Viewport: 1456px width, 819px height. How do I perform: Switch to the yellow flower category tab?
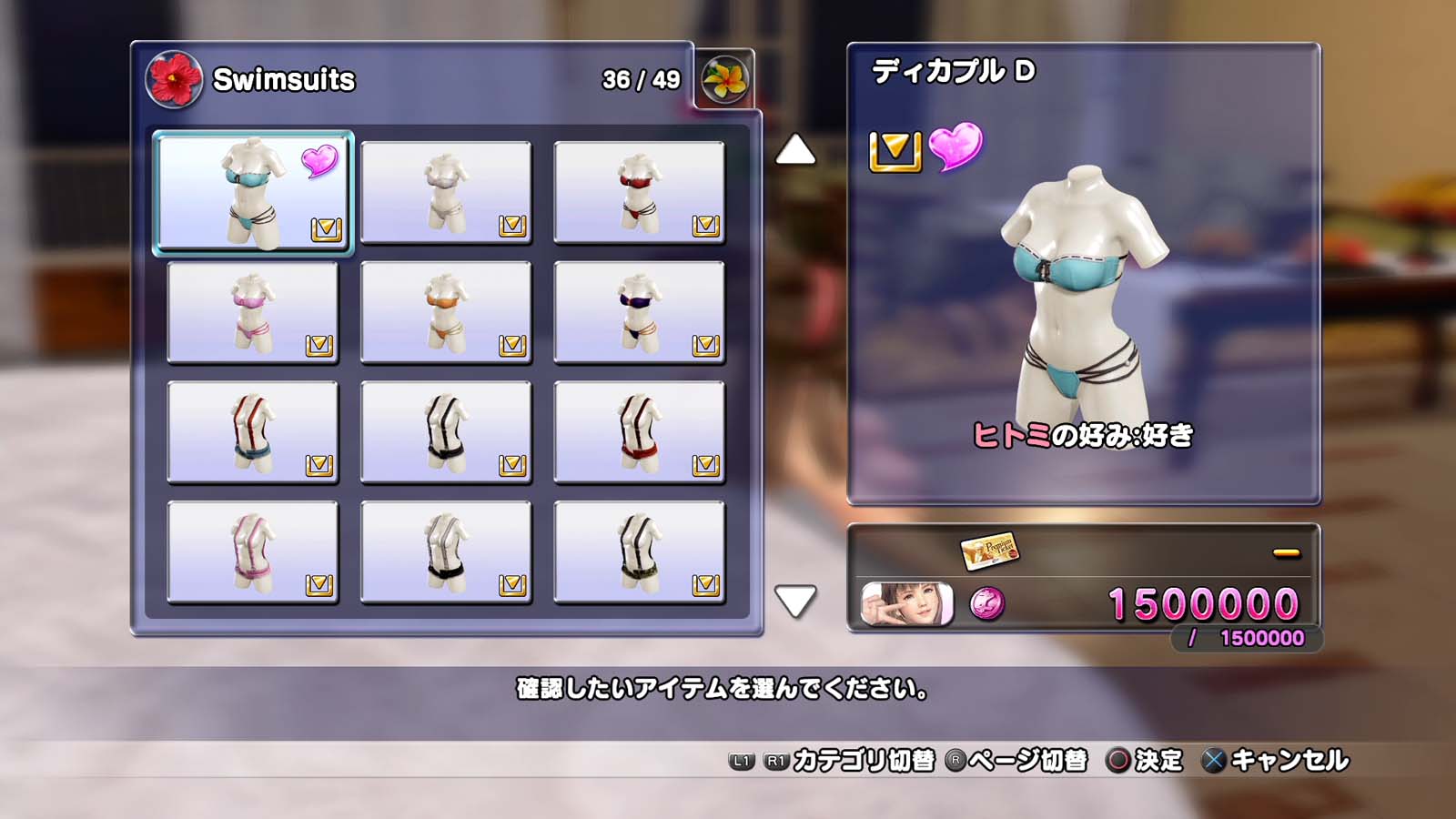pos(724,79)
